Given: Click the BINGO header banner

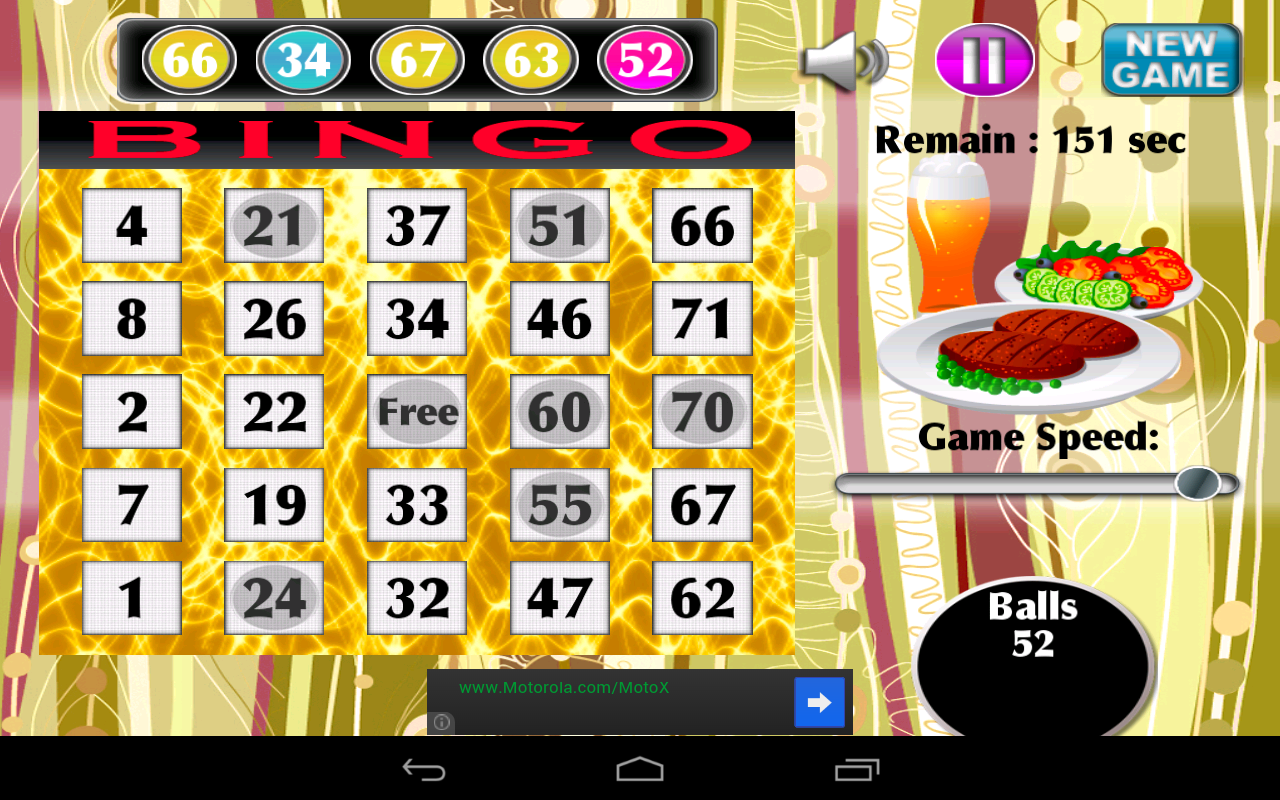Looking at the screenshot, I should click(416, 139).
